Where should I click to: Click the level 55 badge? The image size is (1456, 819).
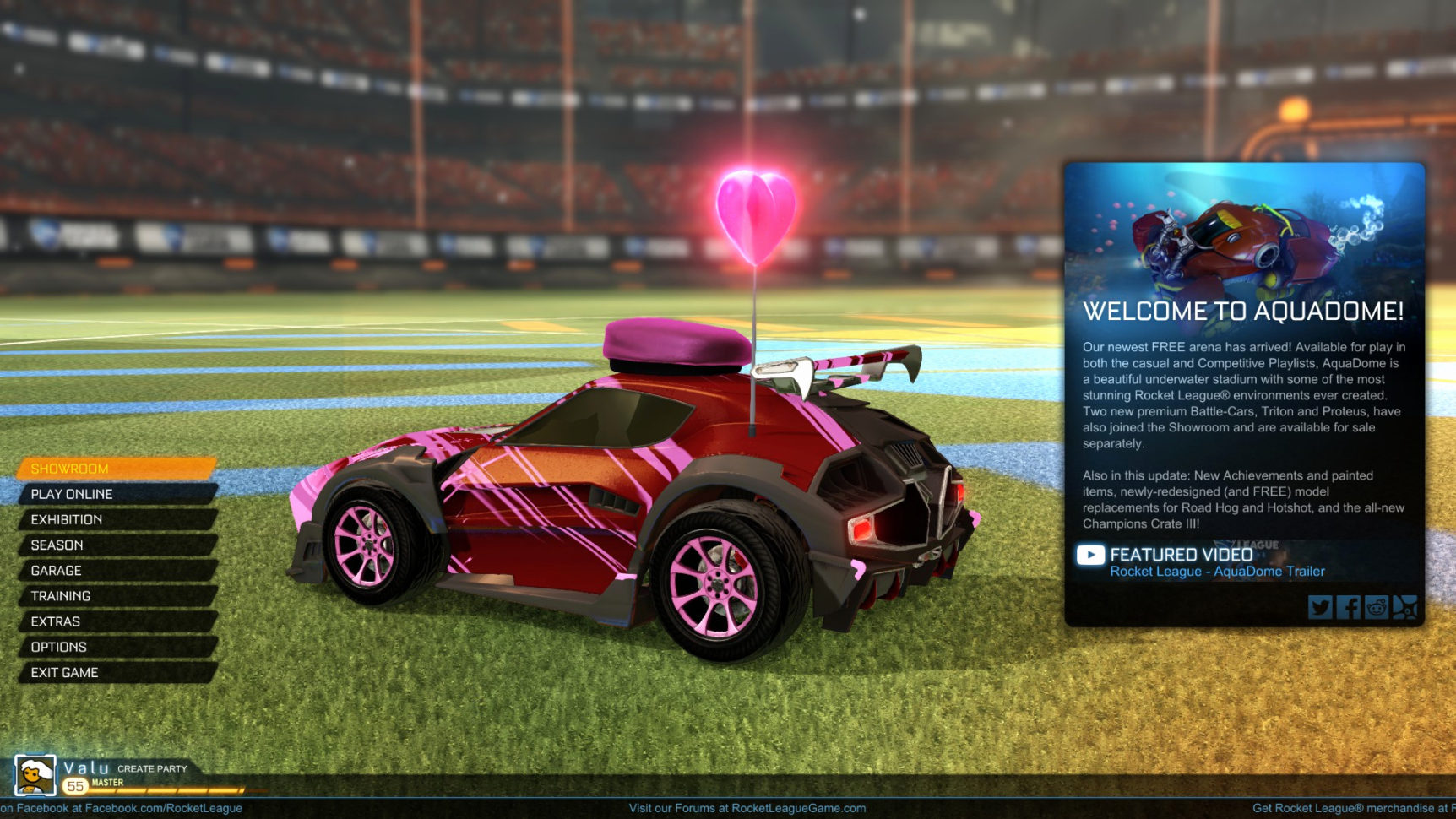click(x=75, y=784)
